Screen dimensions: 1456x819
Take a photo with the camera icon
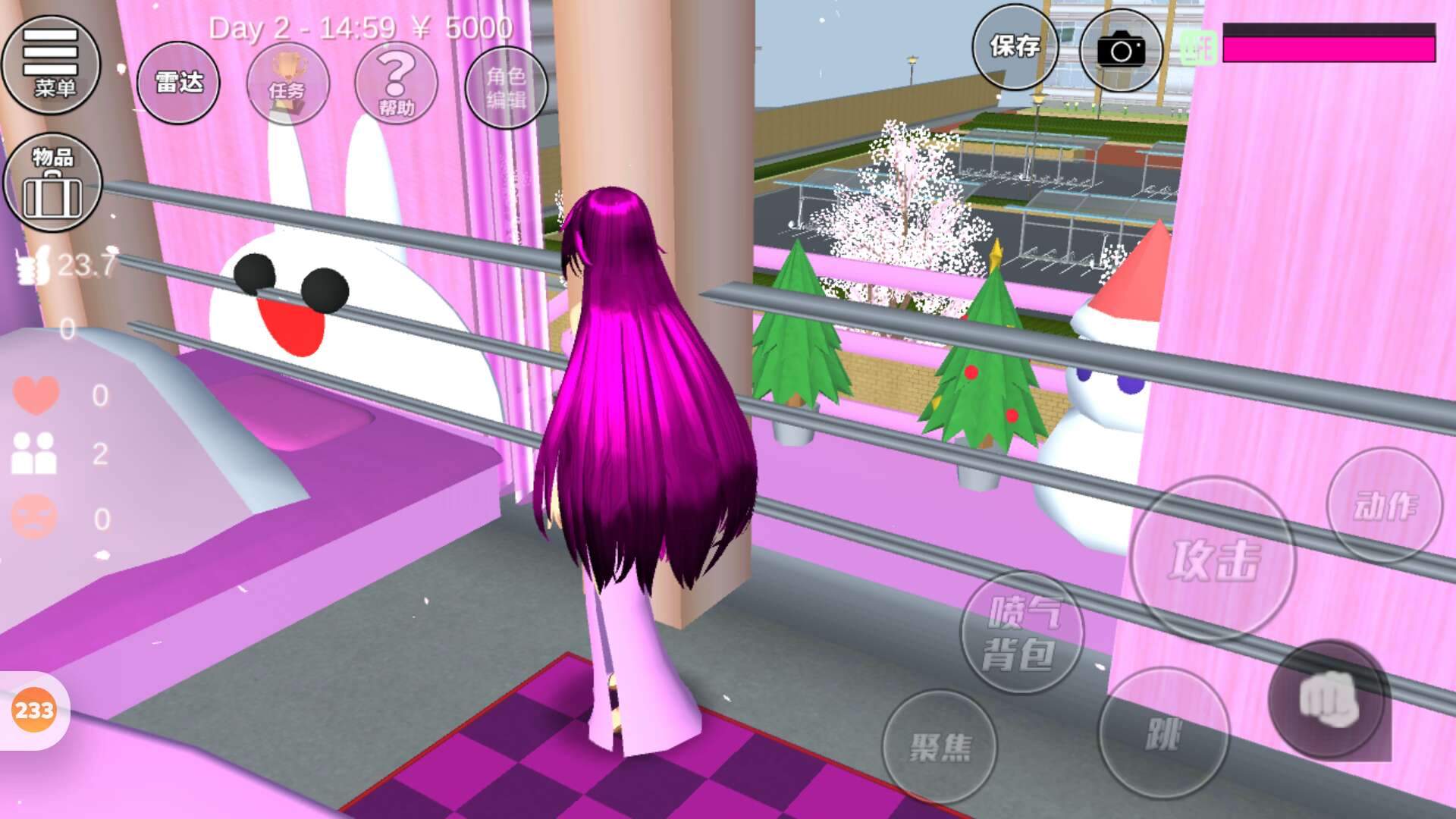coord(1121,50)
